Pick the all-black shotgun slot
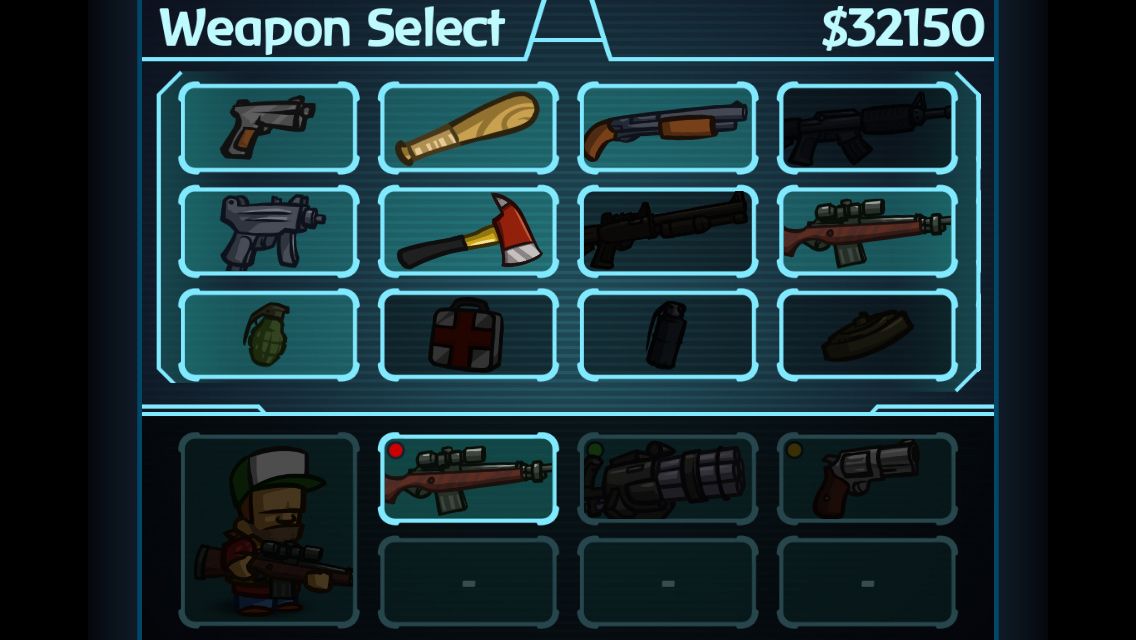 pos(667,231)
